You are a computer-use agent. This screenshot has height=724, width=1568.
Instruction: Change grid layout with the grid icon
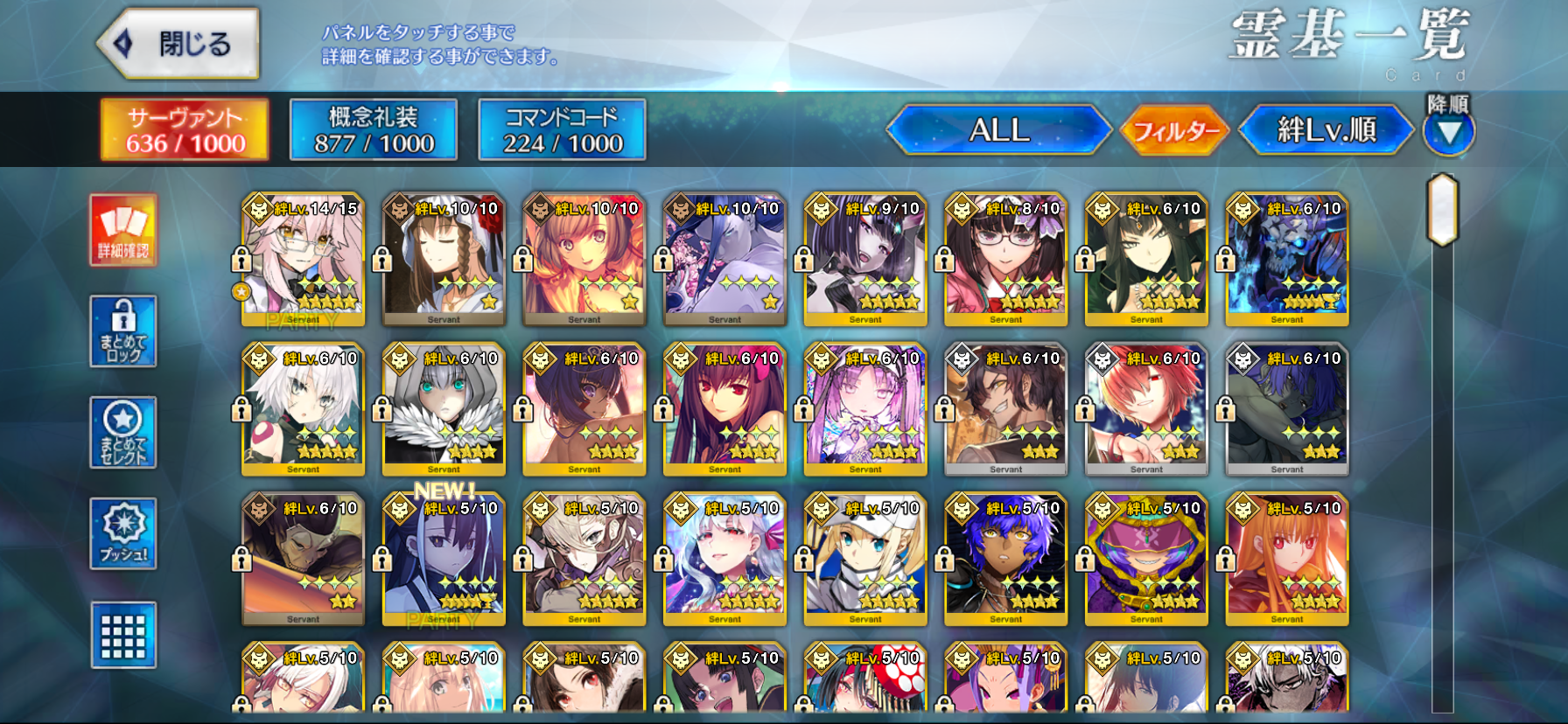click(x=123, y=635)
